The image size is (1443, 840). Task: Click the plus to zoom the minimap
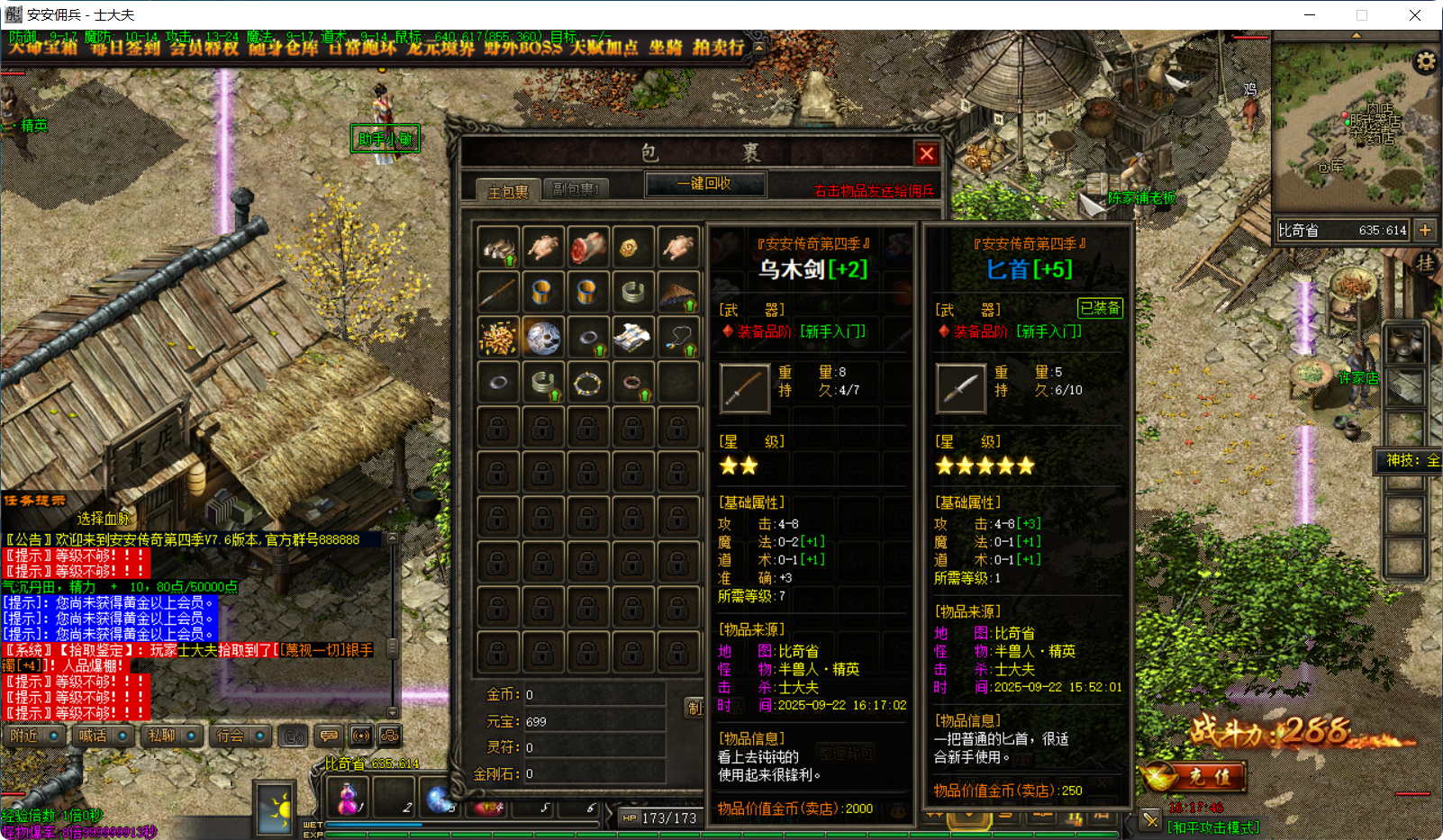pyautogui.click(x=1426, y=230)
